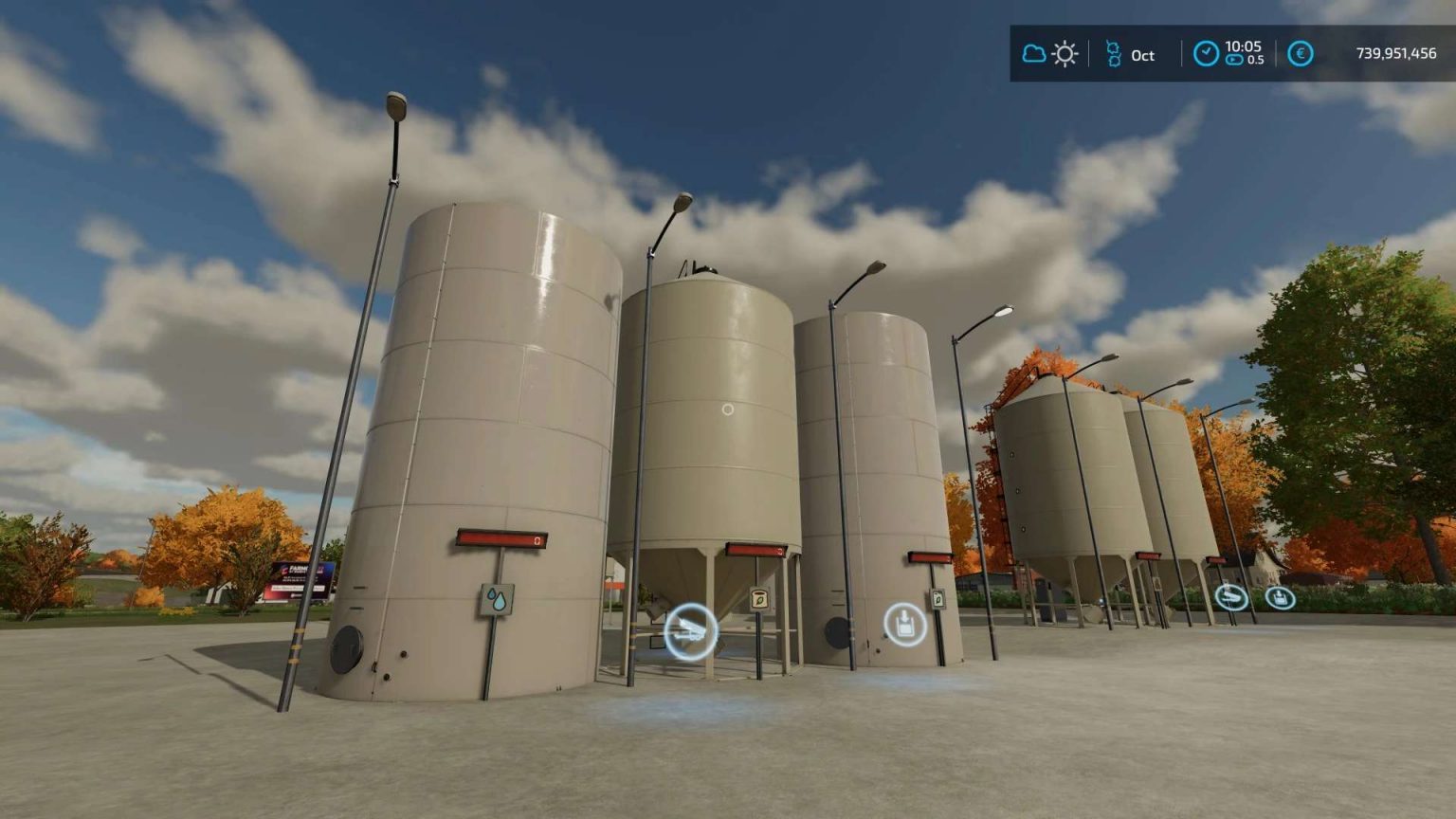Click the red display panel on the center silo
Image resolution: width=1456 pixels, height=819 pixels.
pyautogui.click(x=754, y=550)
